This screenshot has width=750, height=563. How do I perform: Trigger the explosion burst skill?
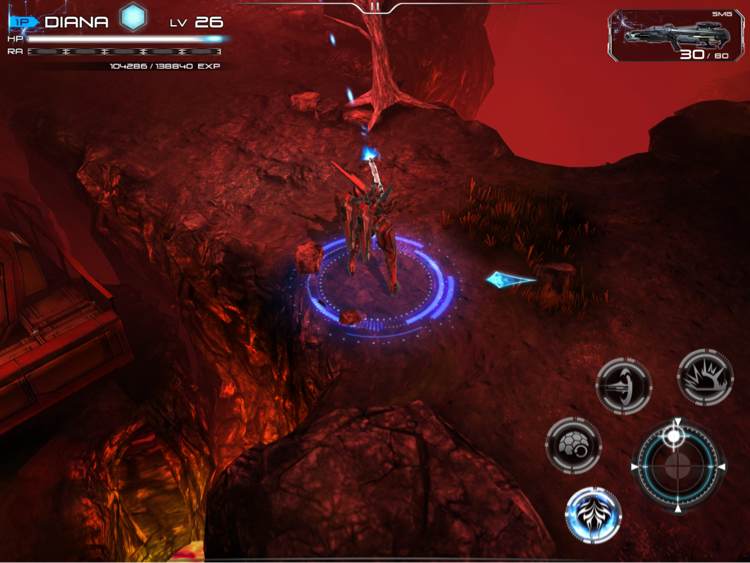tap(705, 377)
